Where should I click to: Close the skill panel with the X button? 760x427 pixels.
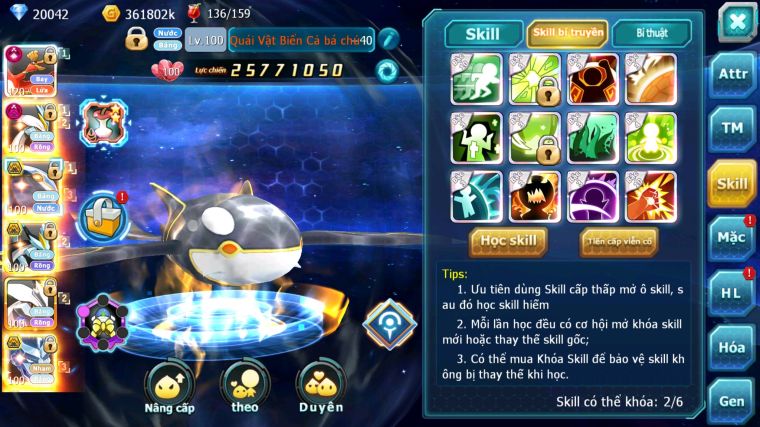pos(735,21)
